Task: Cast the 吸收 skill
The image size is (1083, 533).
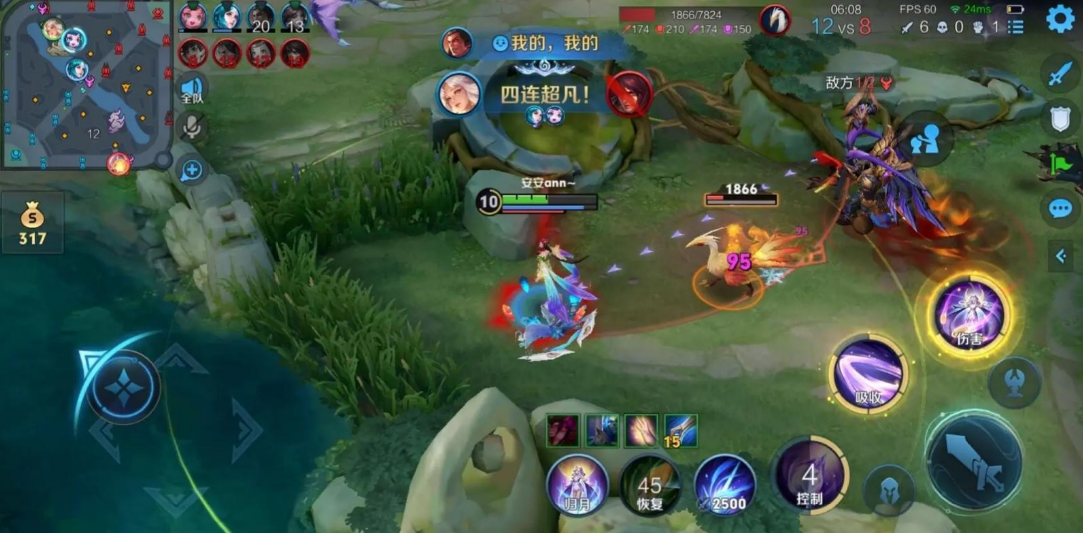Action: tap(868, 373)
